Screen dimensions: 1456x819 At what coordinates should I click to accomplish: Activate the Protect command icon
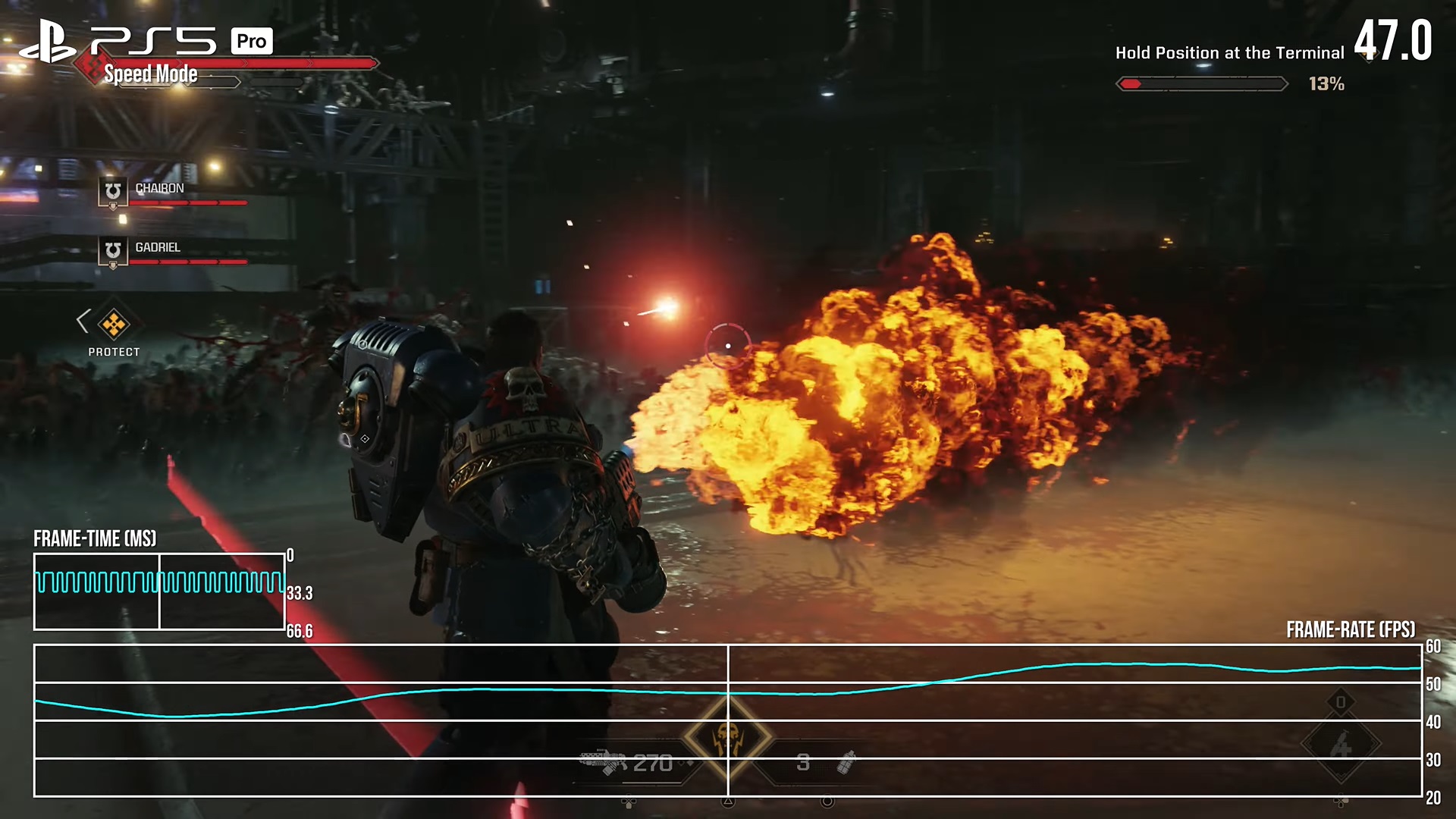pyautogui.click(x=114, y=324)
